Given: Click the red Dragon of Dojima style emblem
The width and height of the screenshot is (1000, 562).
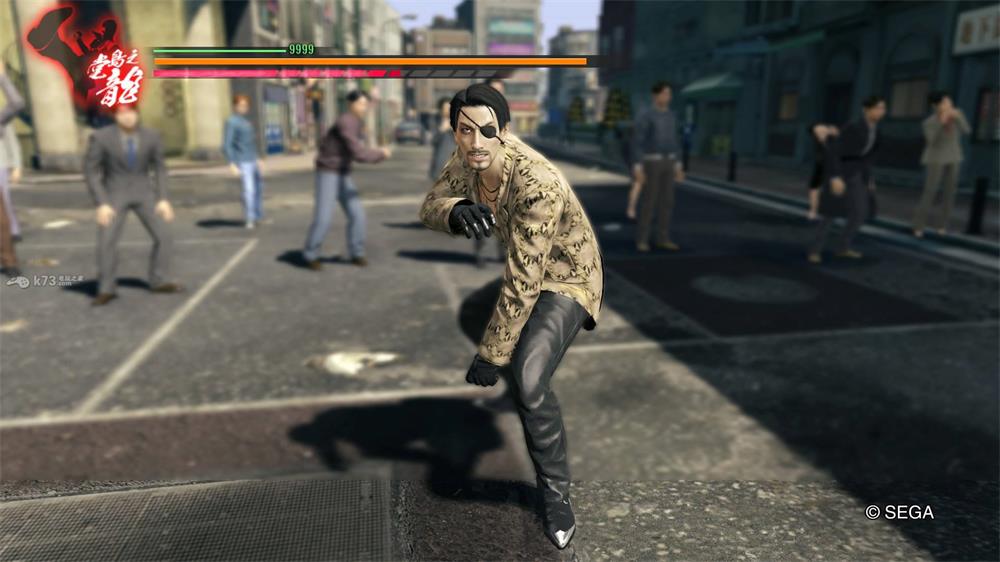Looking at the screenshot, I should coord(87,56).
